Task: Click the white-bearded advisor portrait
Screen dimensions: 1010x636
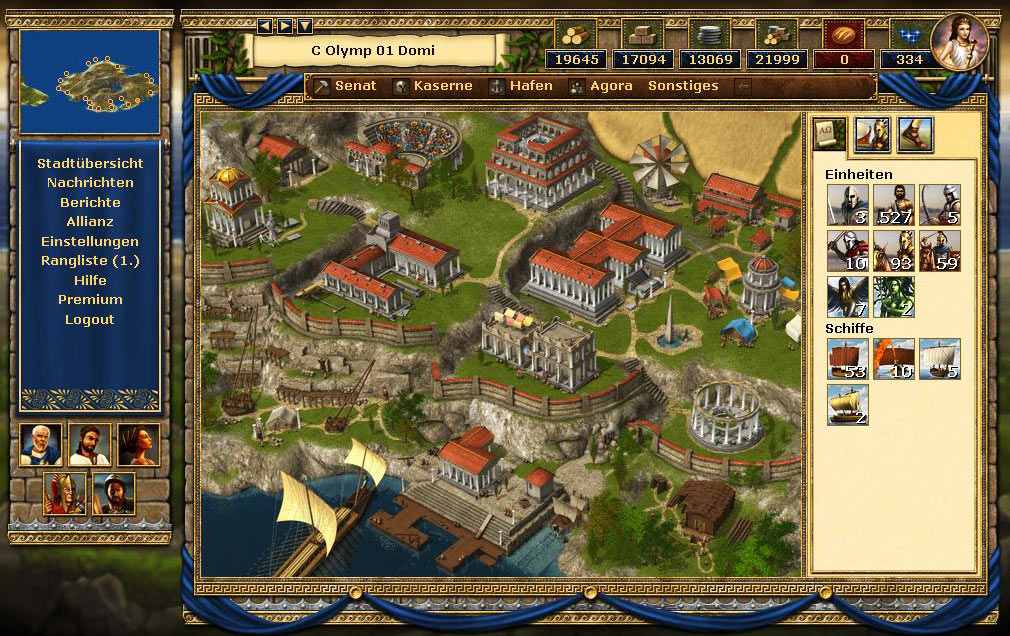Action: click(x=41, y=445)
